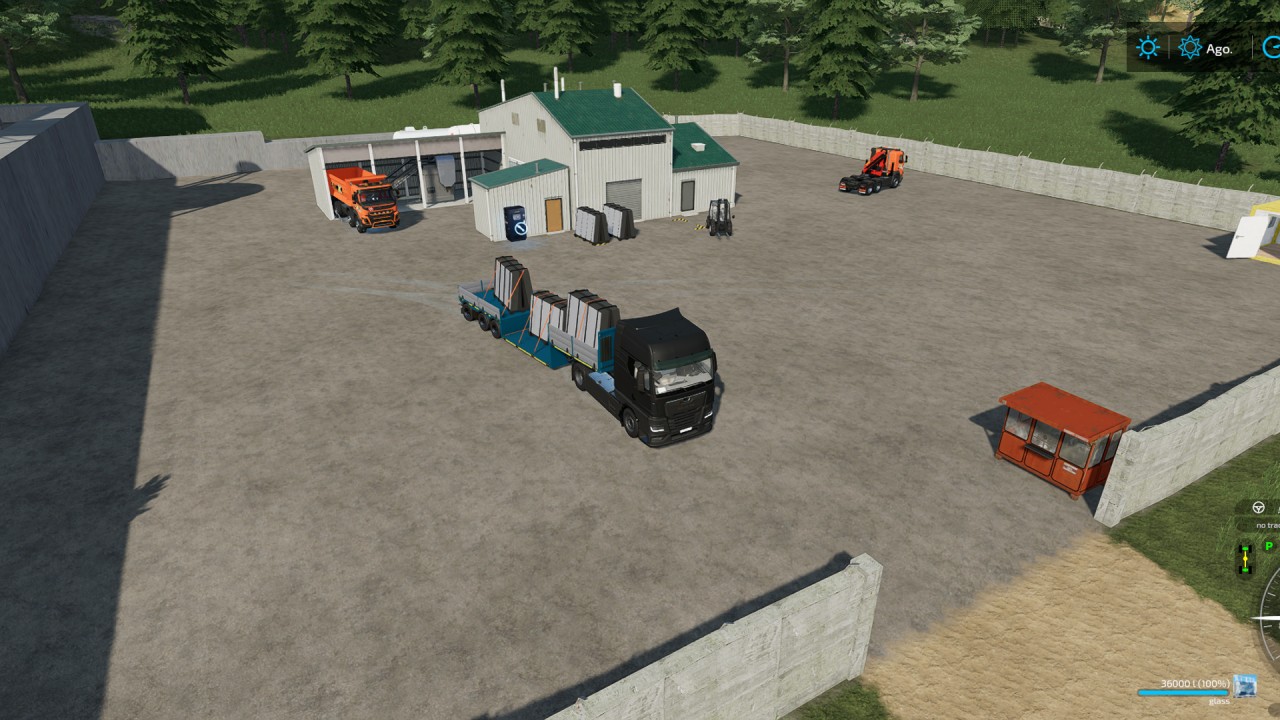Viewport: 1280px width, 720px height.
Task: Click the current weather sun icon
Action: coord(1146,46)
